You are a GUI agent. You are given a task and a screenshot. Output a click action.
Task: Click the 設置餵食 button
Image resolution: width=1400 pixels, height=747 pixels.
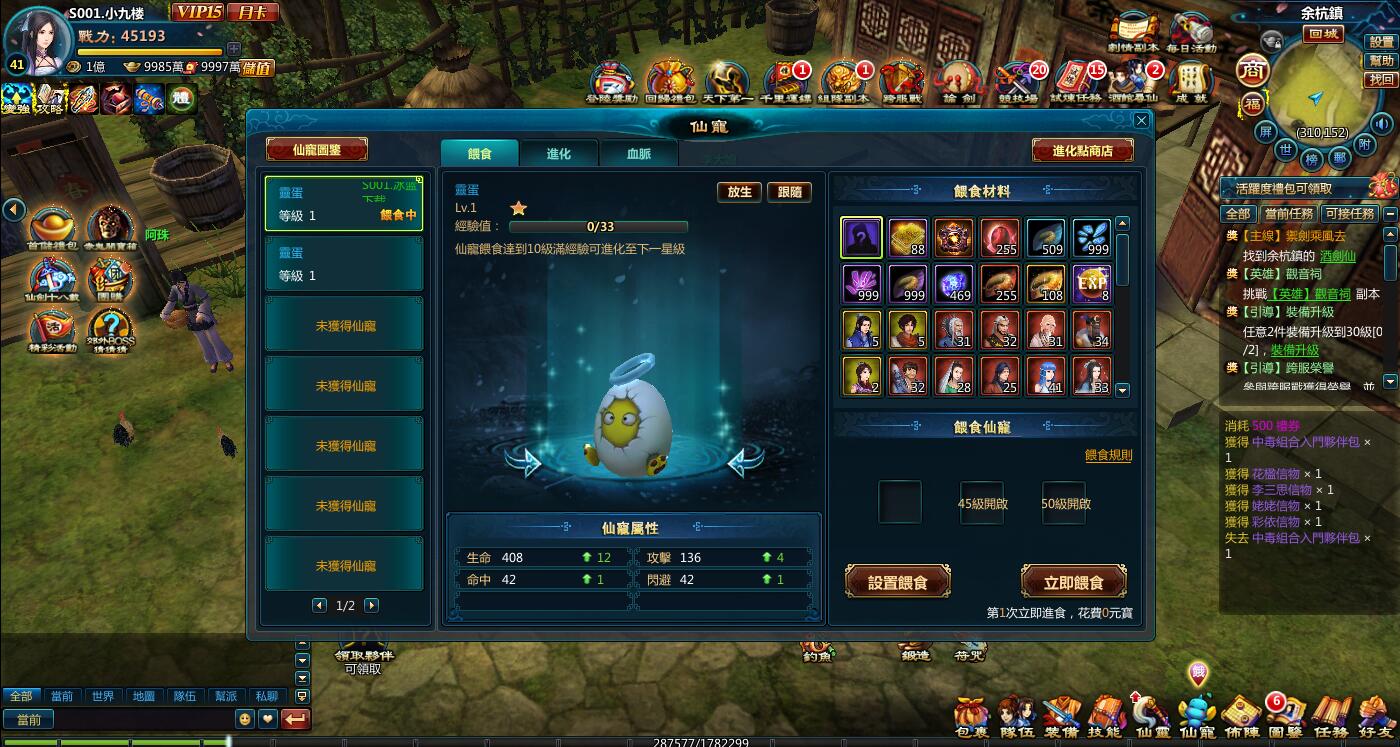897,582
